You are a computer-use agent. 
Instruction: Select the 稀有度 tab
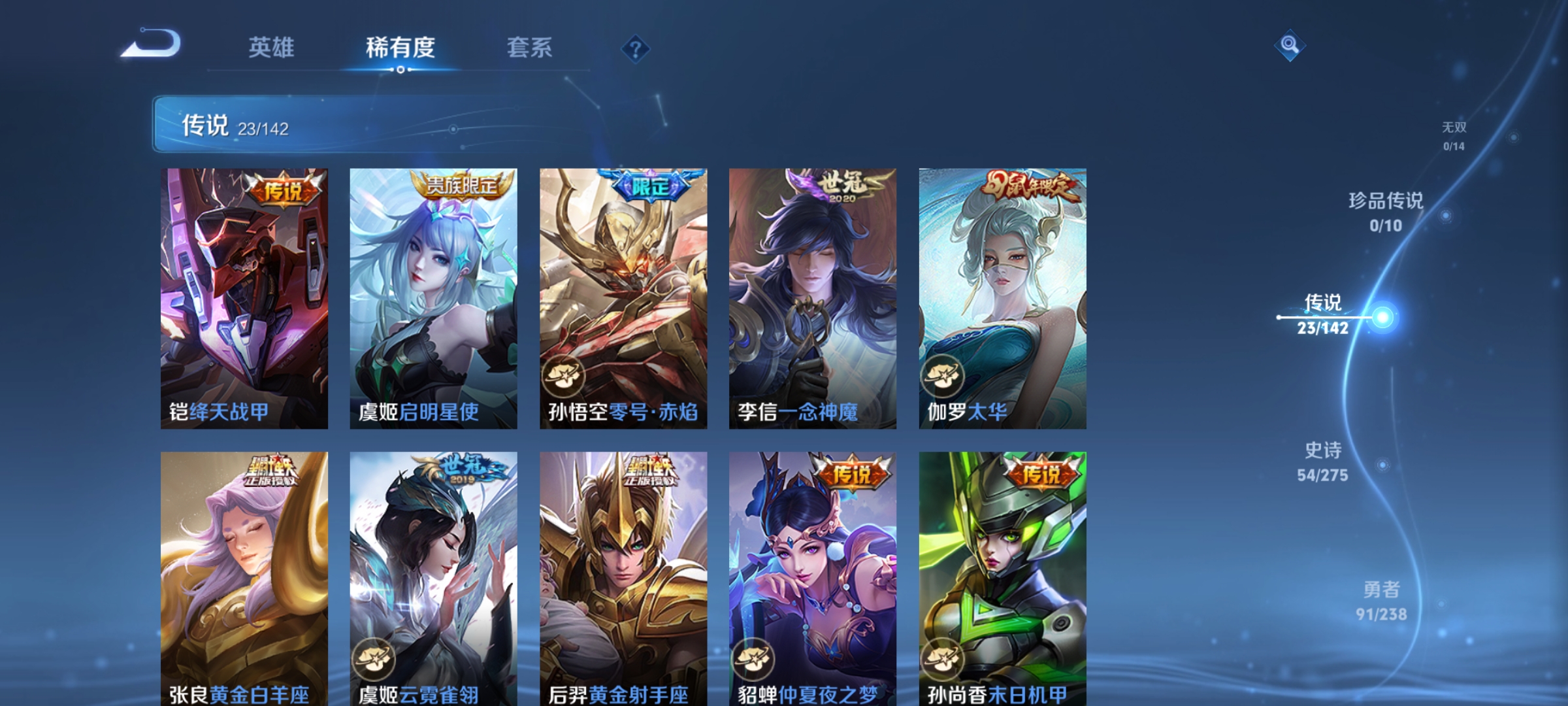[x=400, y=48]
